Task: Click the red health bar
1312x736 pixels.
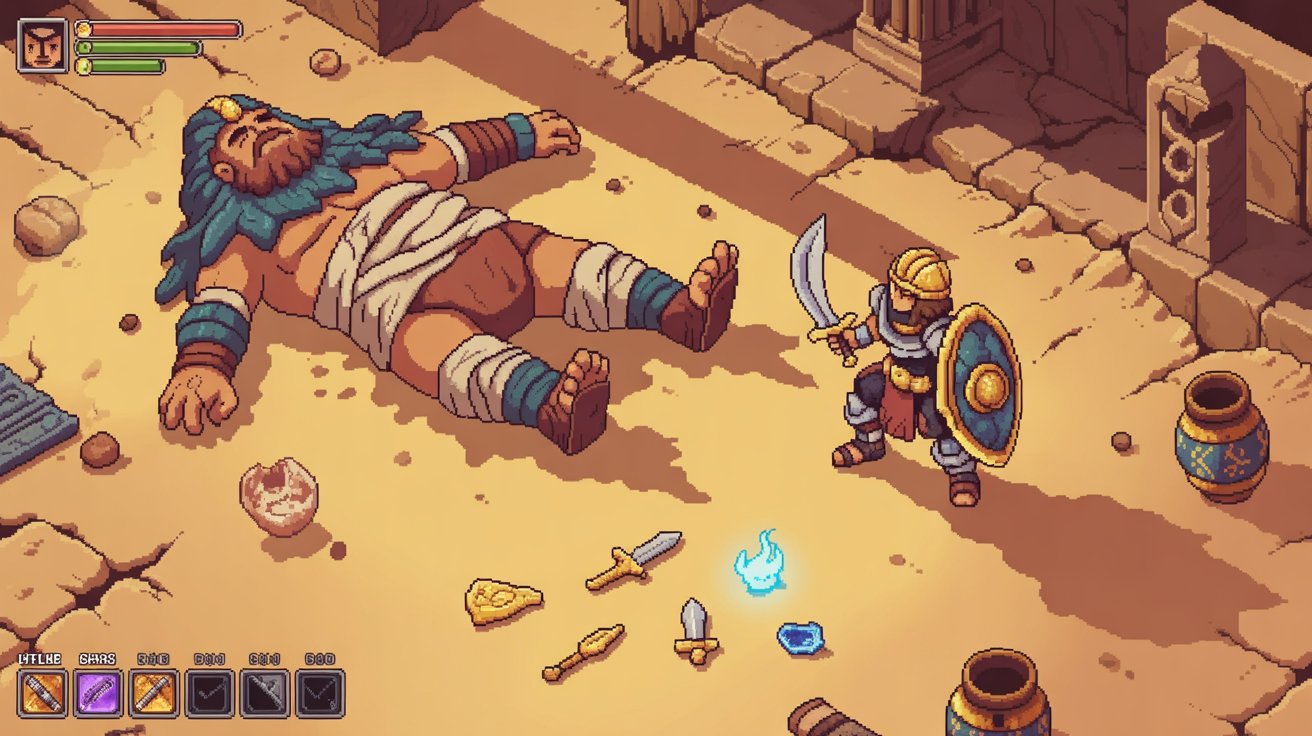Action: coord(165,30)
